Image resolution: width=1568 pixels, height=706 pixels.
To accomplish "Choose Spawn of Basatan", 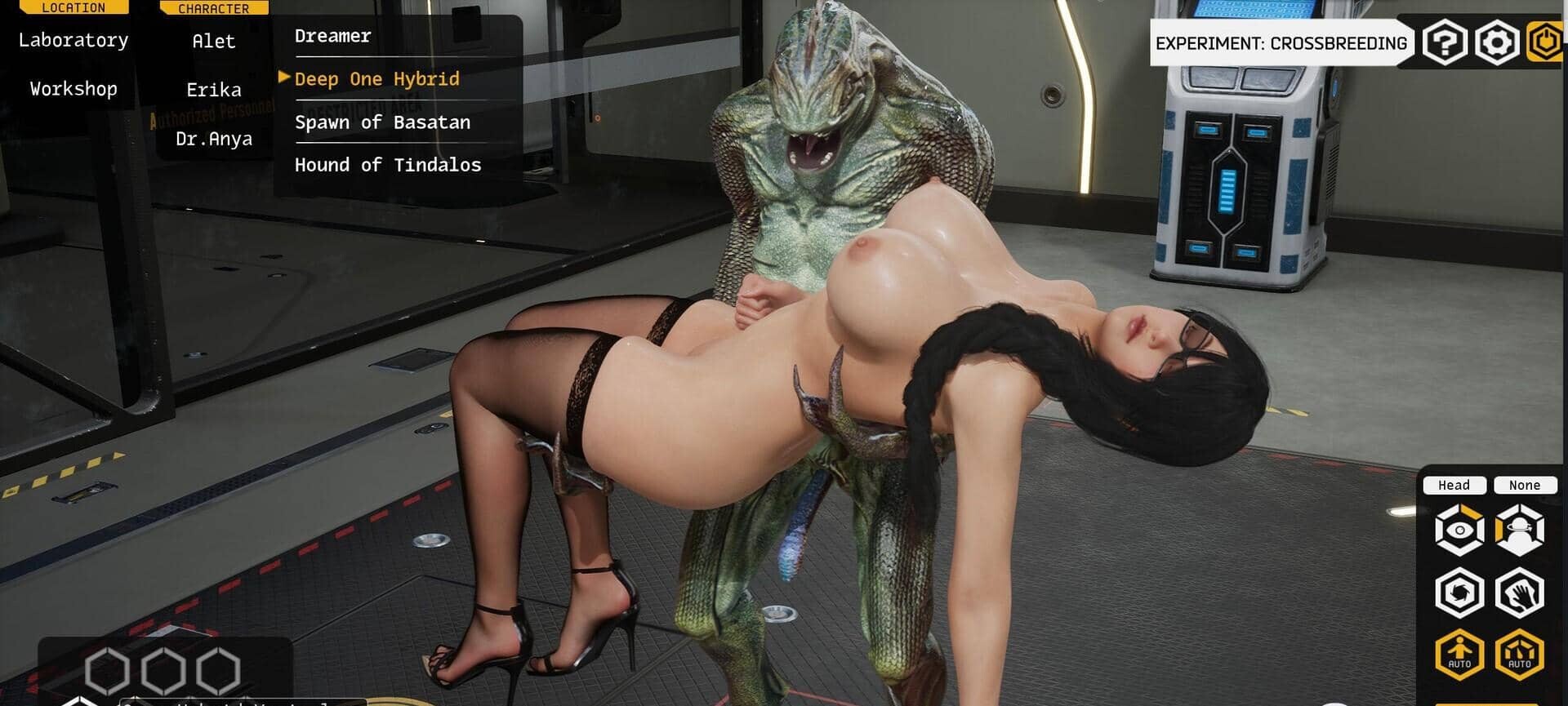I will pos(382,122).
